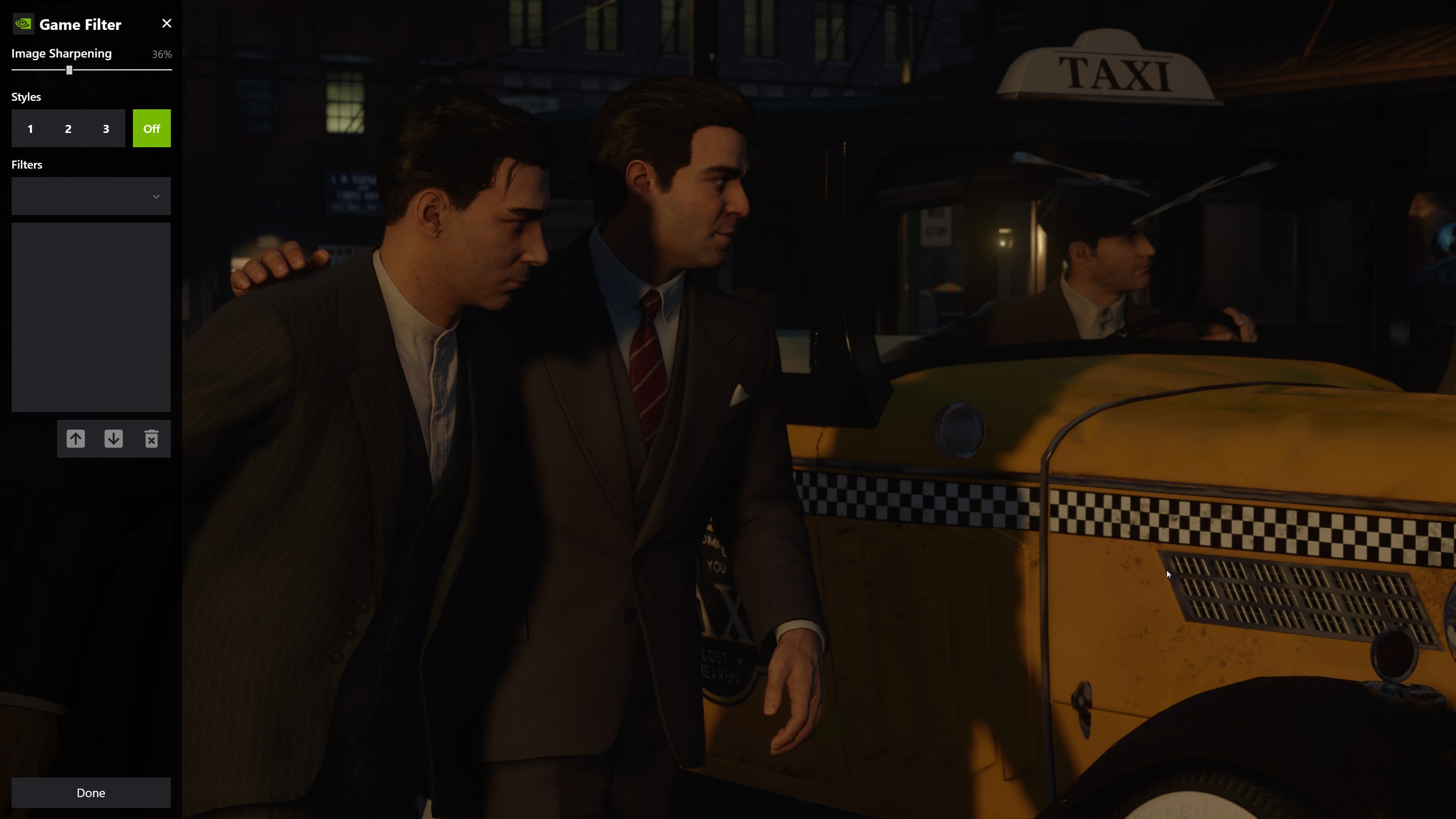Confirm with the Done button
The width and height of the screenshot is (1456, 819).
coord(91,792)
